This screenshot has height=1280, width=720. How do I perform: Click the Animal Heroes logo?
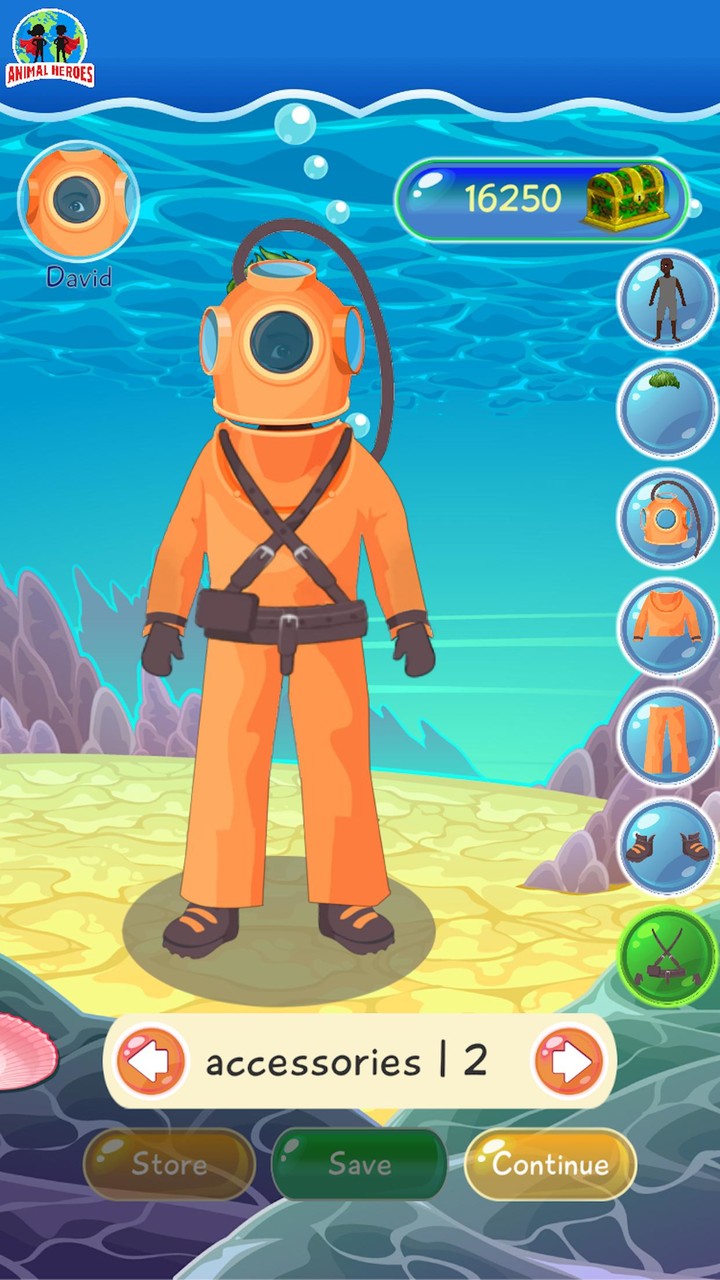(x=52, y=47)
